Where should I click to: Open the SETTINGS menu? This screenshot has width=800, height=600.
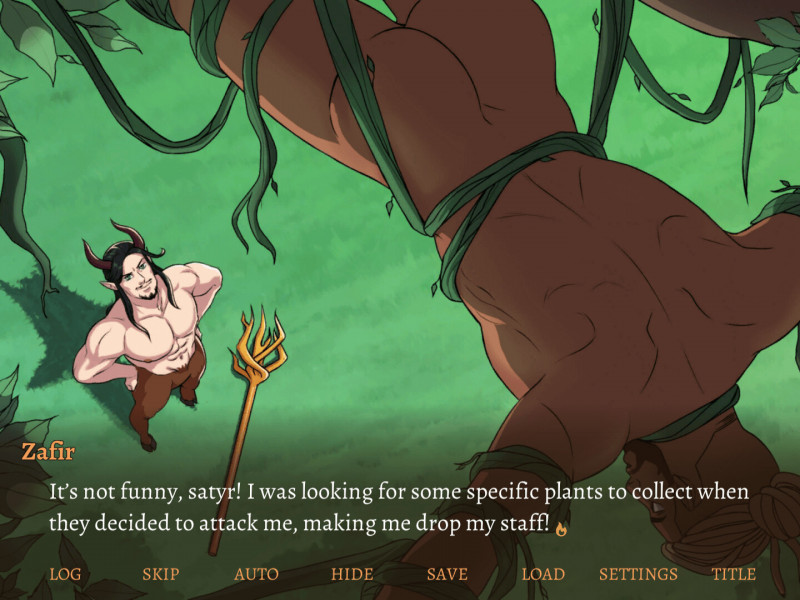point(638,574)
